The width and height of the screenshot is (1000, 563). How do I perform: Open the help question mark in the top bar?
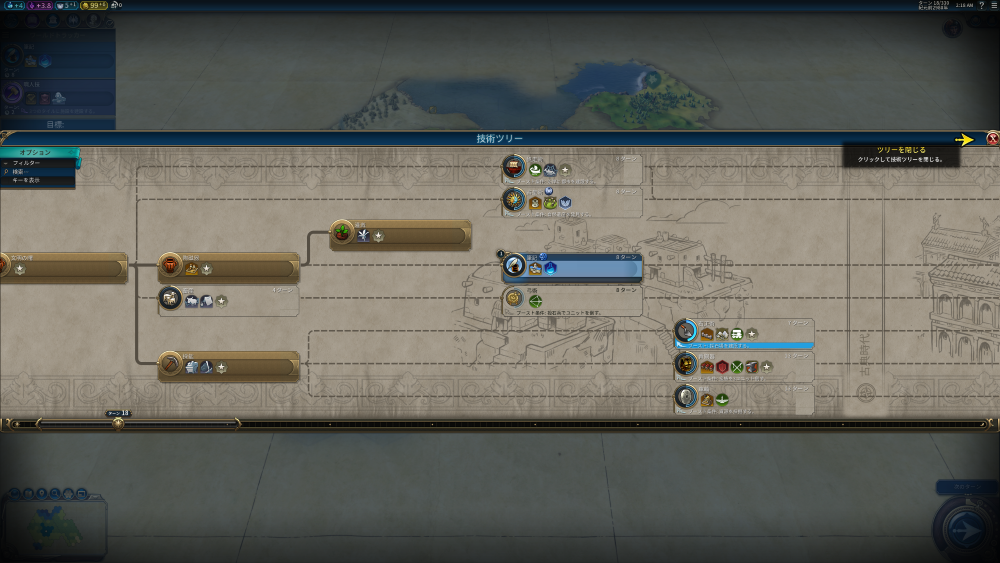pos(980,5)
